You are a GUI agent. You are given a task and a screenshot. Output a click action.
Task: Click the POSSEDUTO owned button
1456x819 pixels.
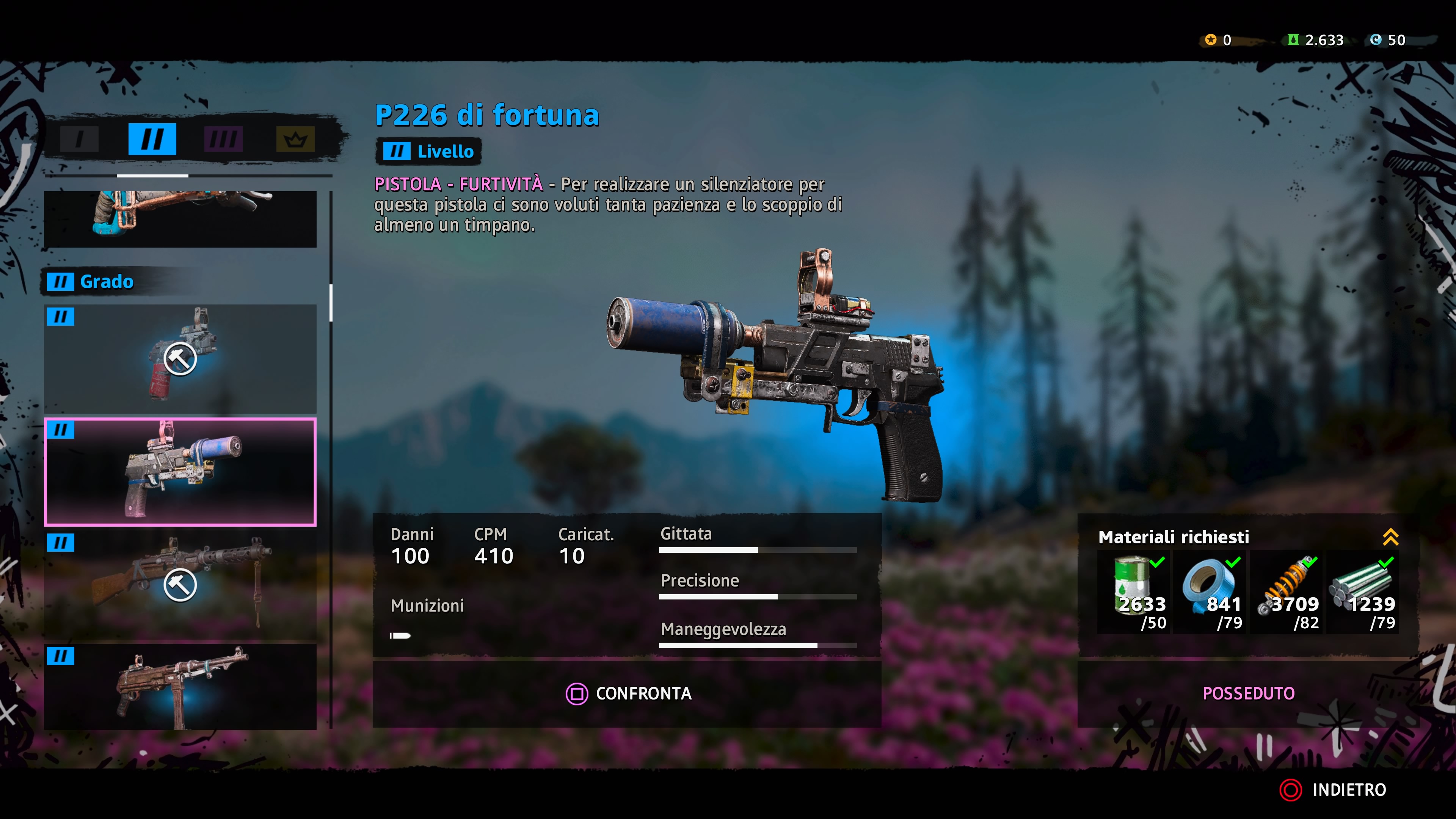(x=1248, y=693)
